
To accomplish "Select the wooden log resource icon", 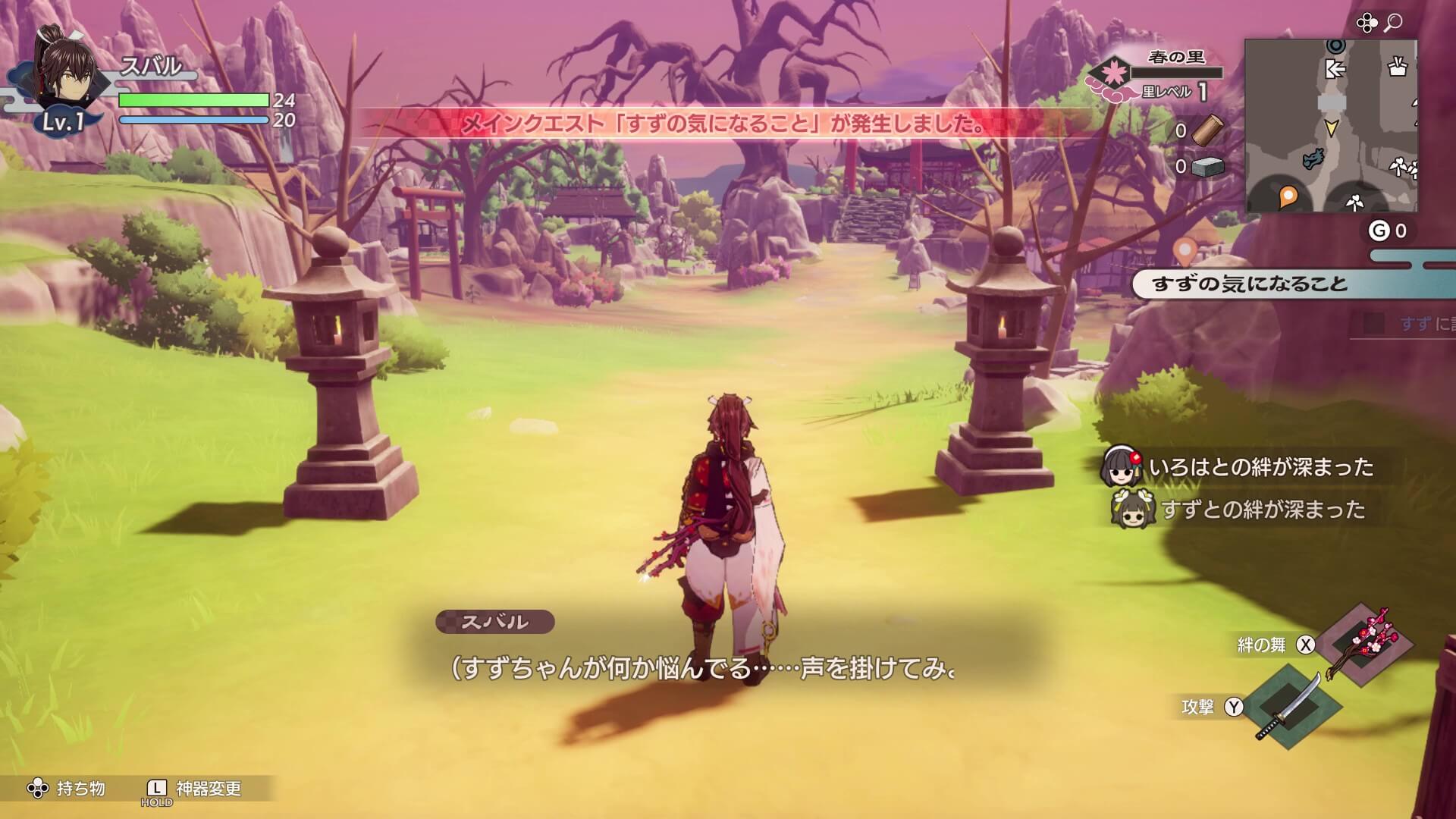I will (x=1210, y=130).
